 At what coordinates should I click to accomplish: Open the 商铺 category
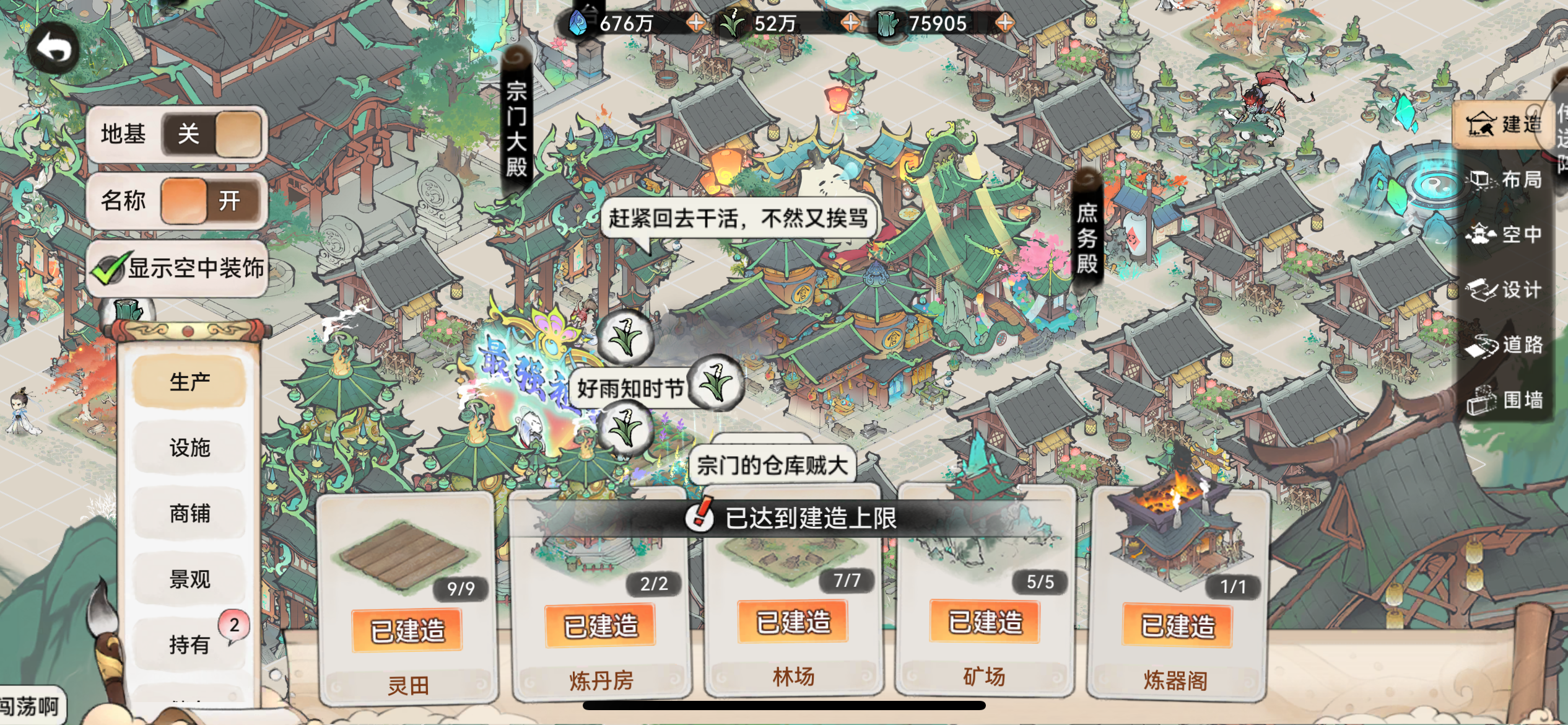(189, 514)
